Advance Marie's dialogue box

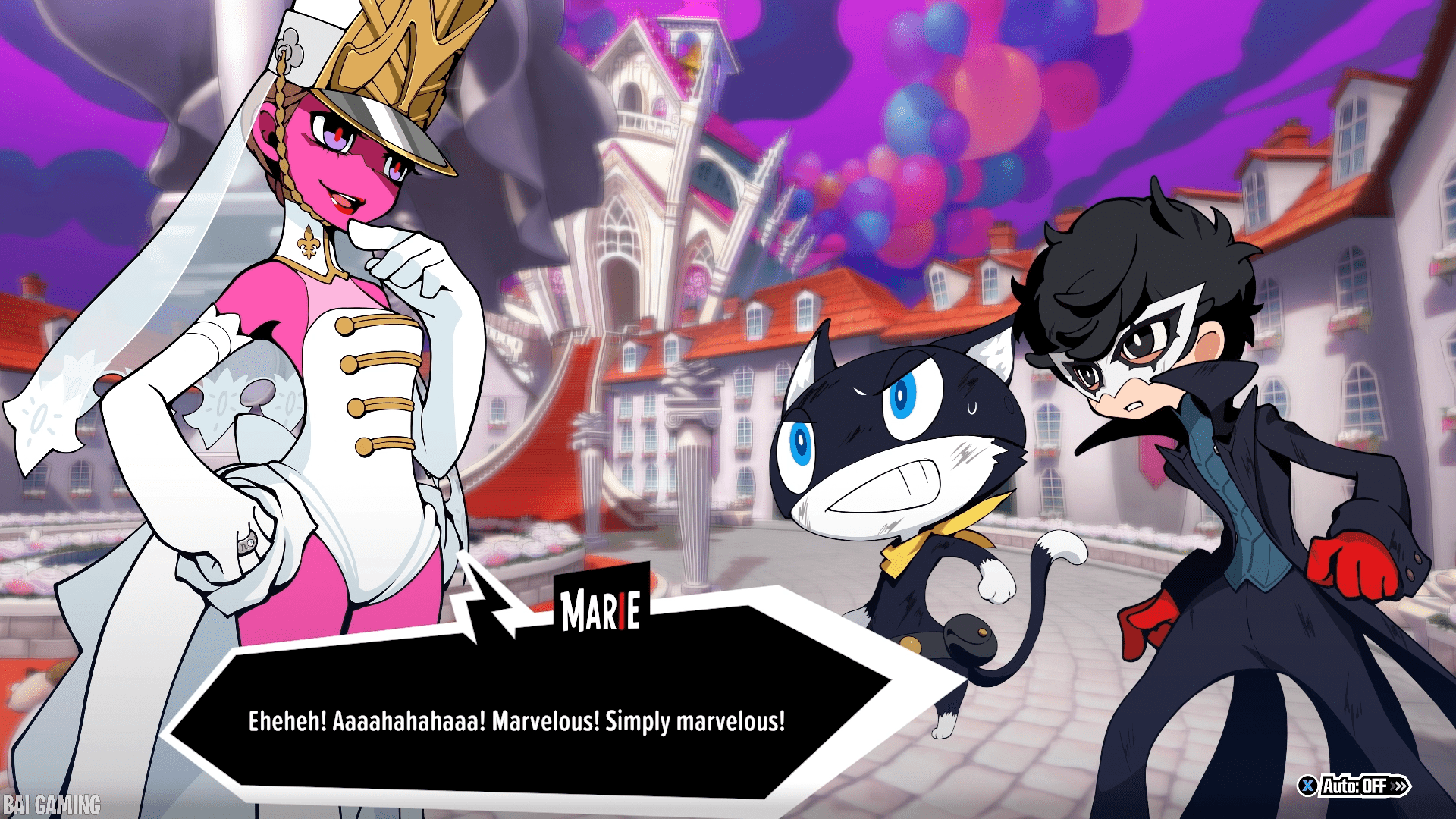click(516, 720)
